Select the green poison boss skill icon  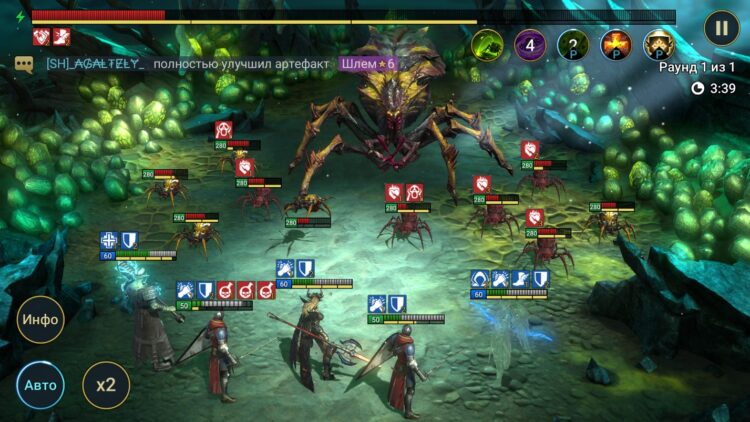coord(487,44)
